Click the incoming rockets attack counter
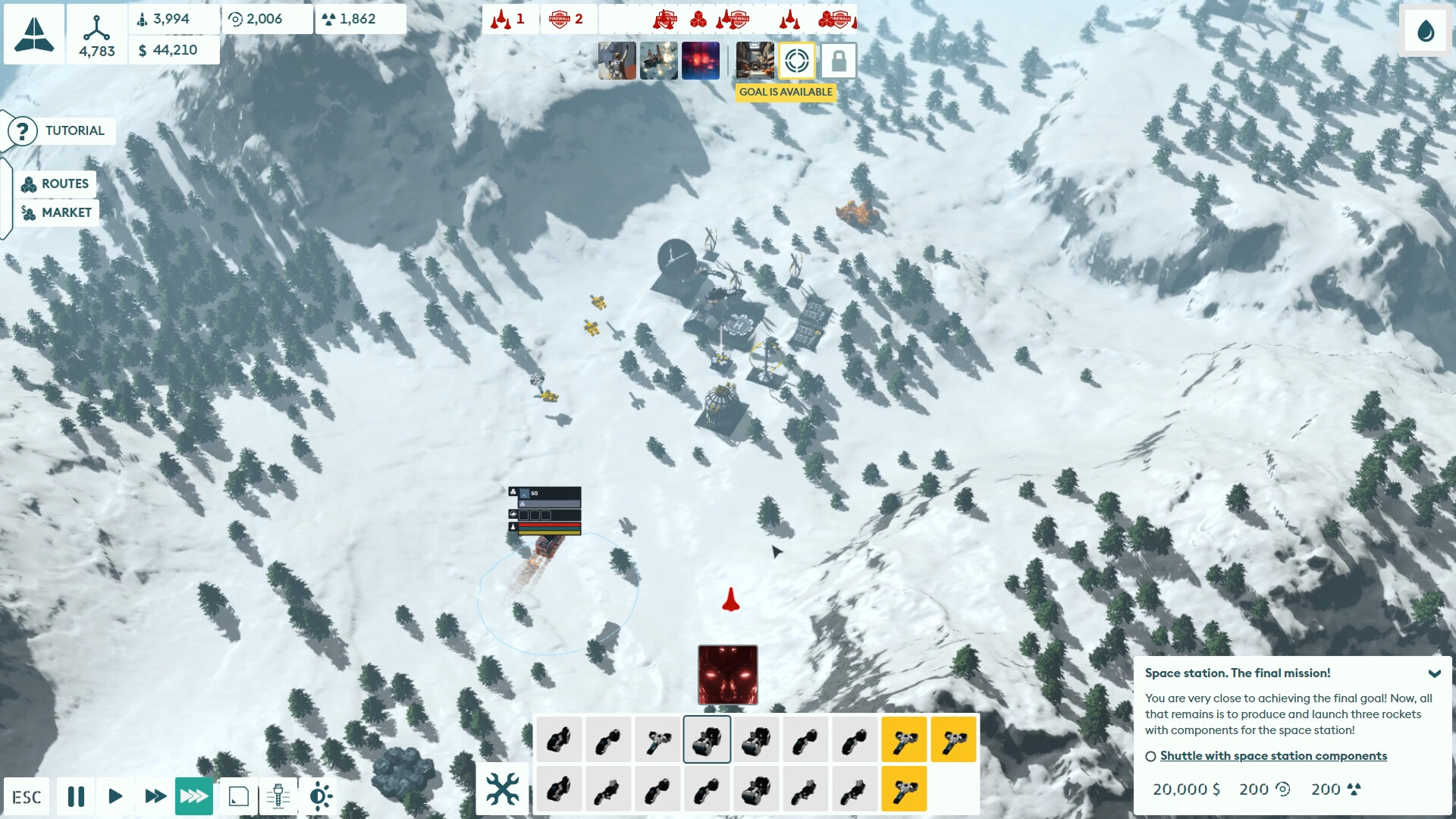Viewport: 1456px width, 819px height. 507,19
